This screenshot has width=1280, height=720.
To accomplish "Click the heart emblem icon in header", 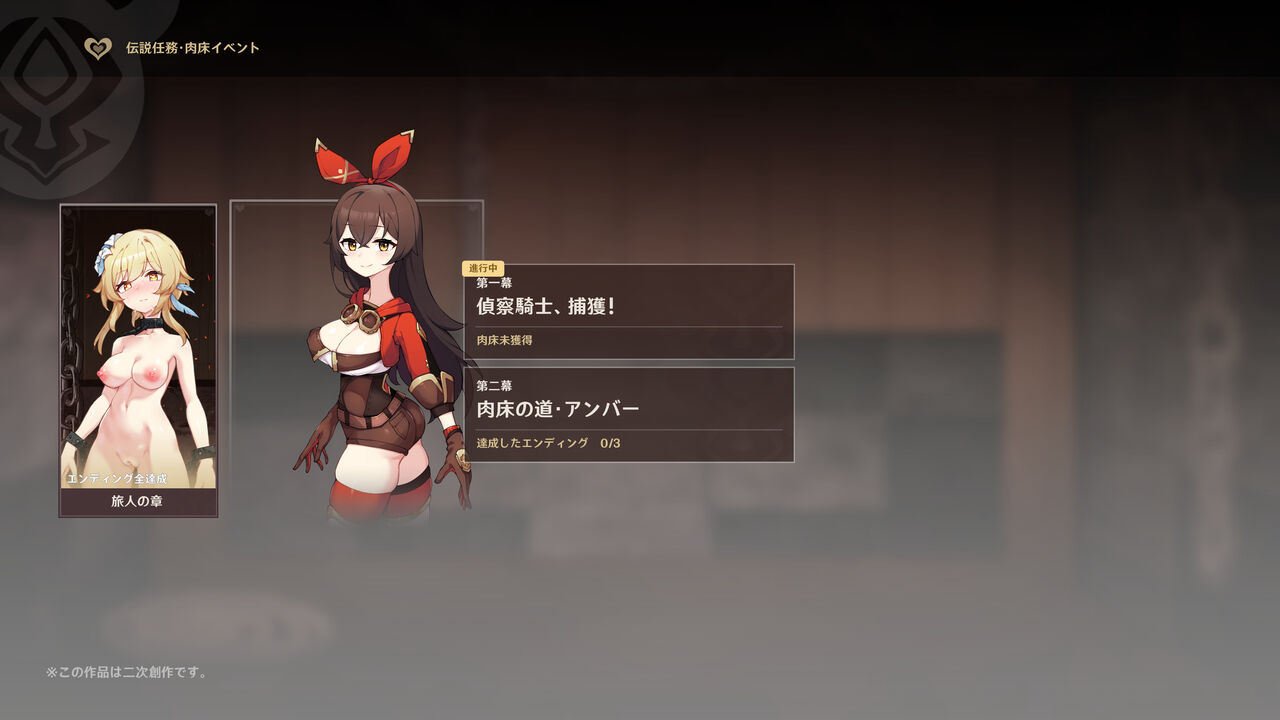I will pos(98,48).
